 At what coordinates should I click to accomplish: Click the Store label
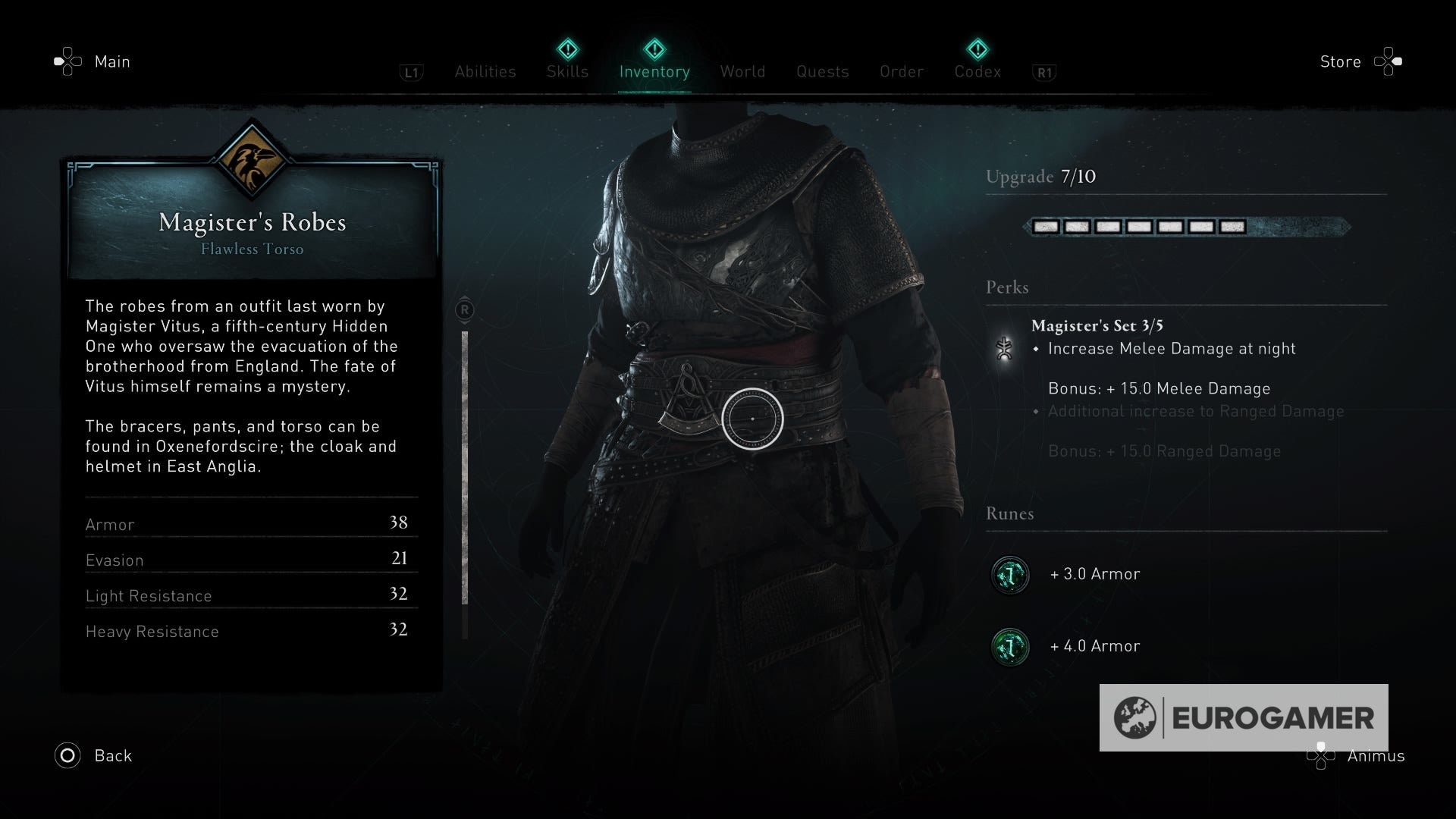click(x=1341, y=61)
